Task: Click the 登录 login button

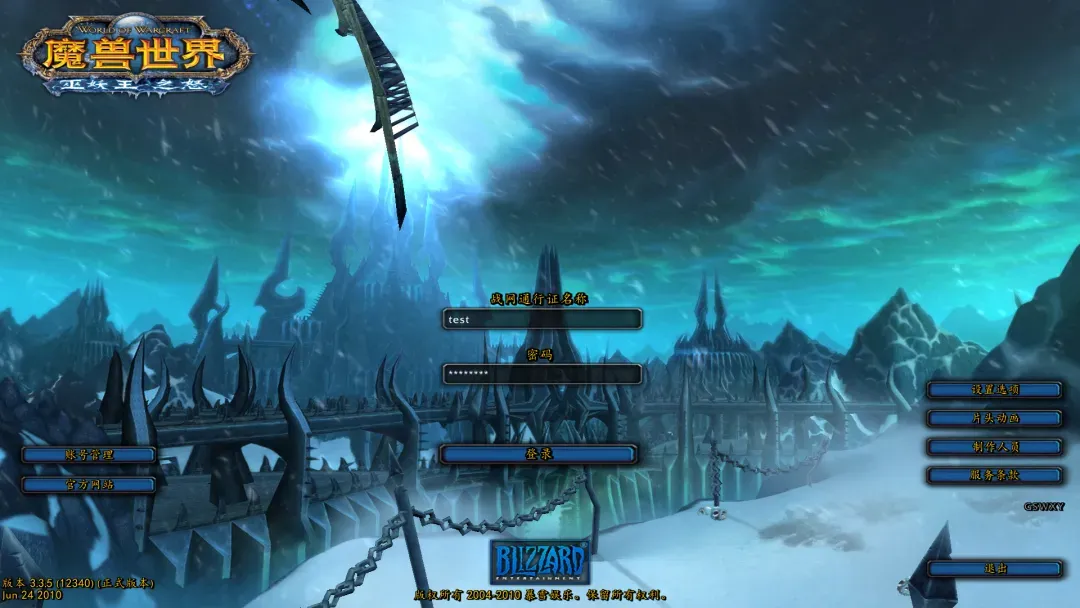Action: [538, 454]
